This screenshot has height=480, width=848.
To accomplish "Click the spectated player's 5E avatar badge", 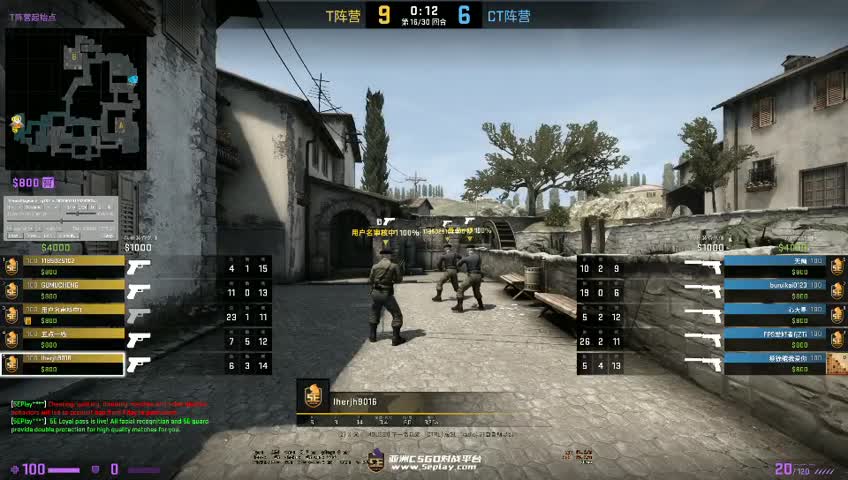I will (x=312, y=398).
